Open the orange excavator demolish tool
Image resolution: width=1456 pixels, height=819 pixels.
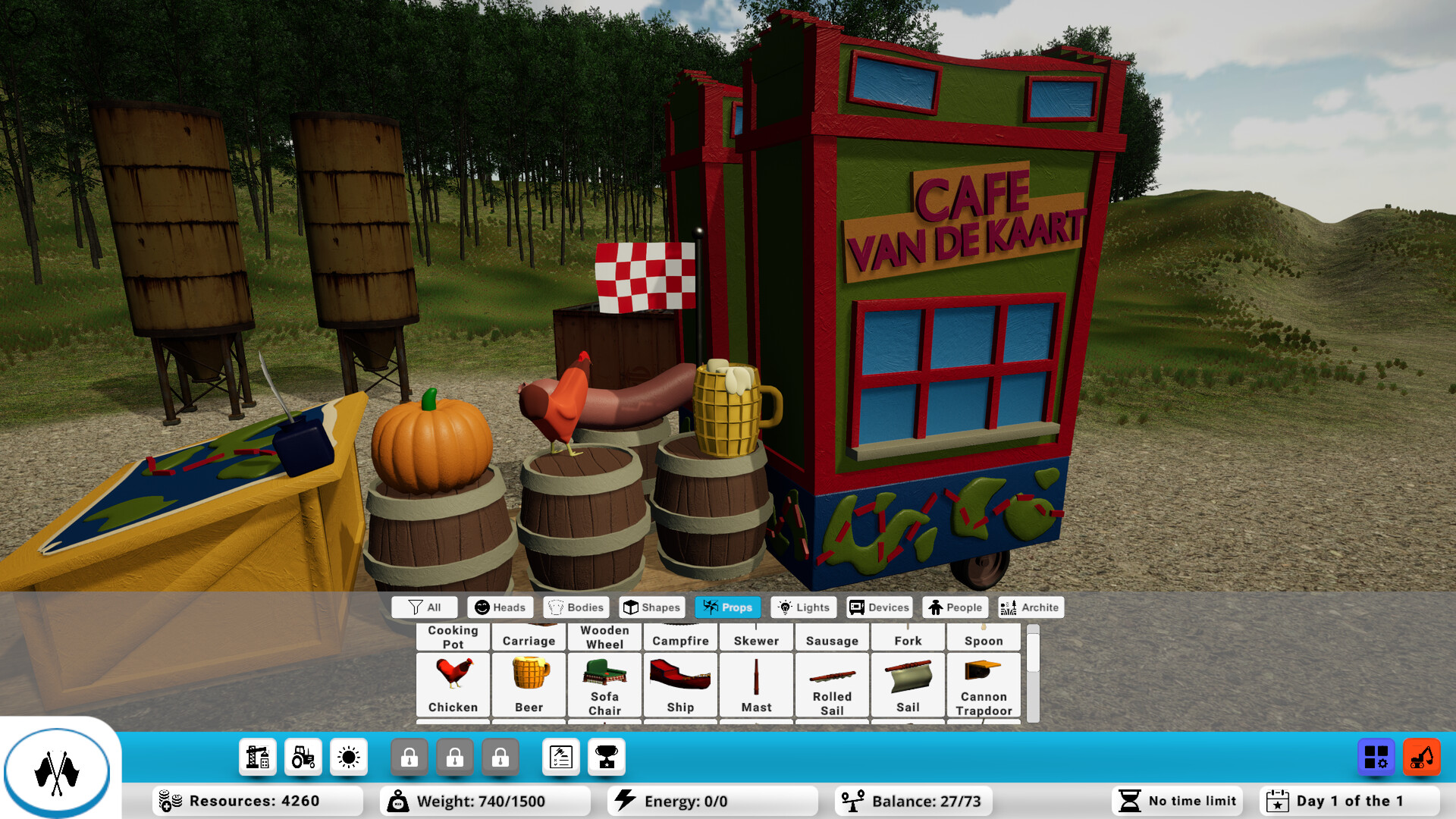pyautogui.click(x=1423, y=756)
